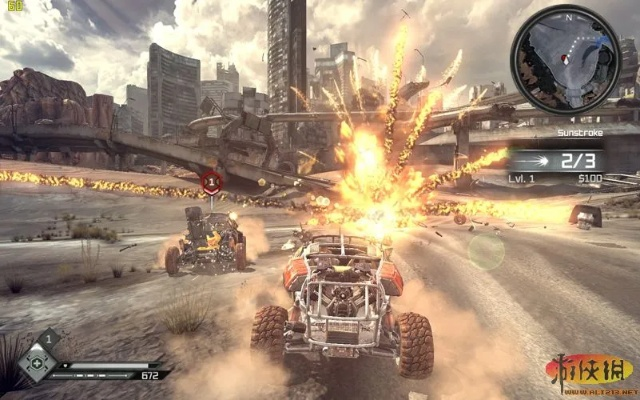Select the red enemy target marker
Image resolution: width=640 pixels, height=400 pixels.
coord(211,182)
